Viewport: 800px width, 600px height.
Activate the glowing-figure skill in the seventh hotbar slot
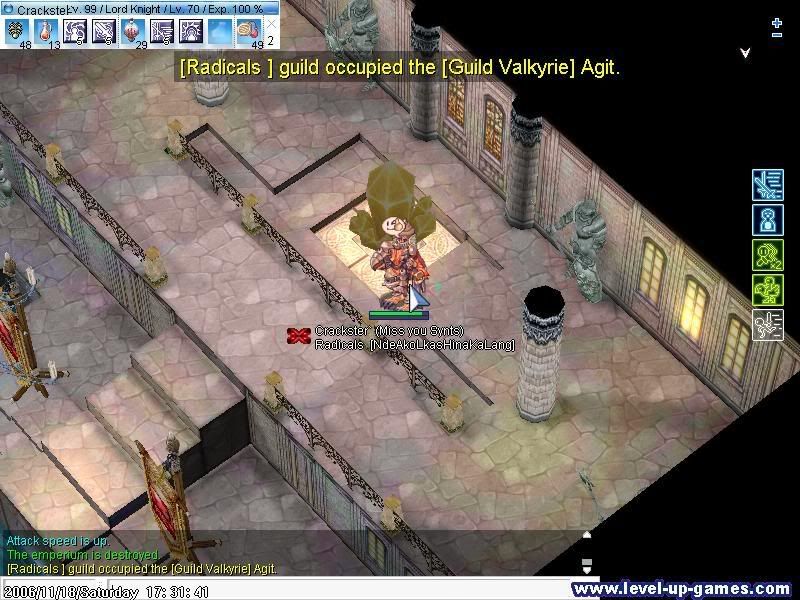coord(191,30)
